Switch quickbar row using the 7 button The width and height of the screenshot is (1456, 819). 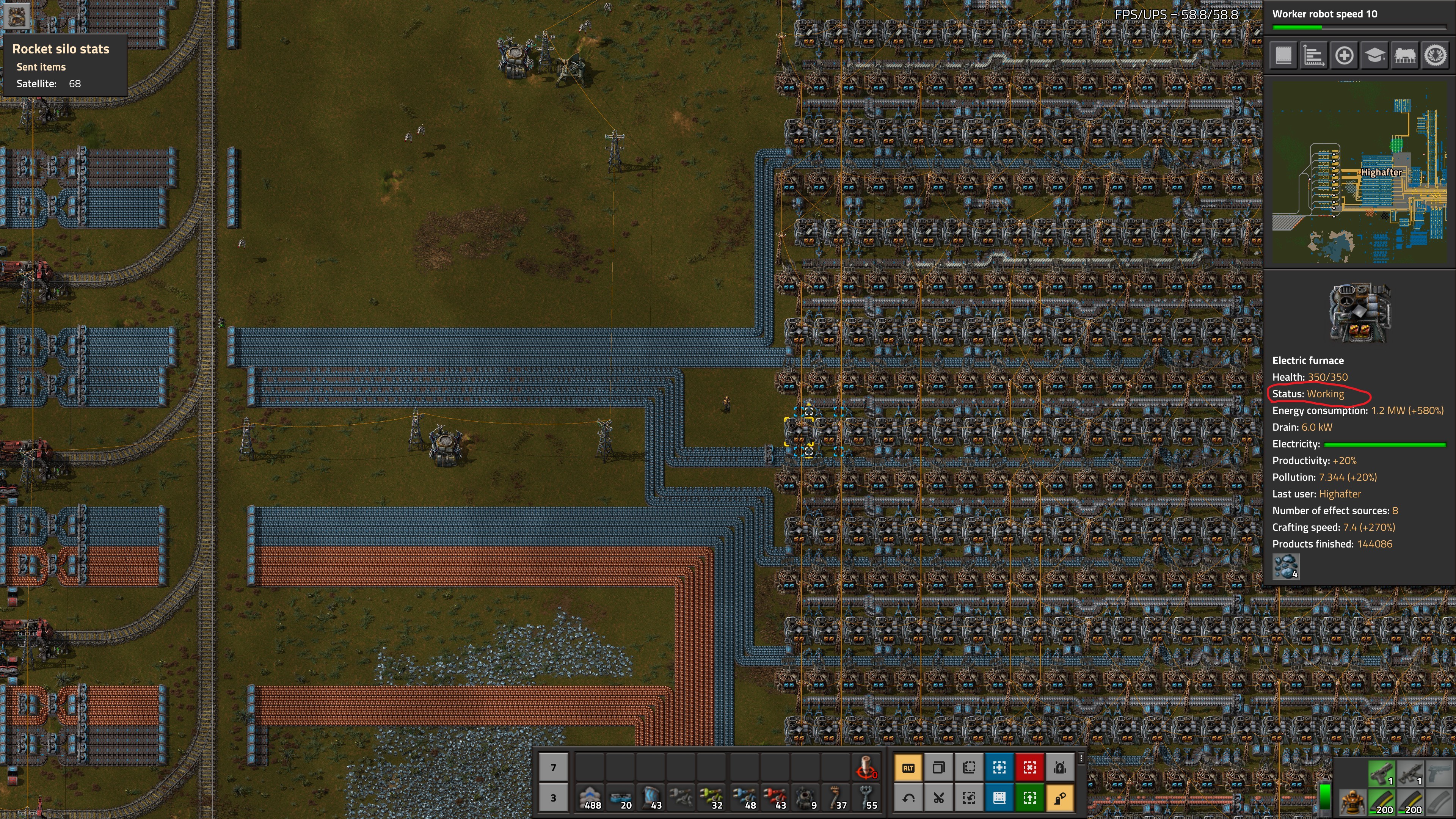[553, 767]
